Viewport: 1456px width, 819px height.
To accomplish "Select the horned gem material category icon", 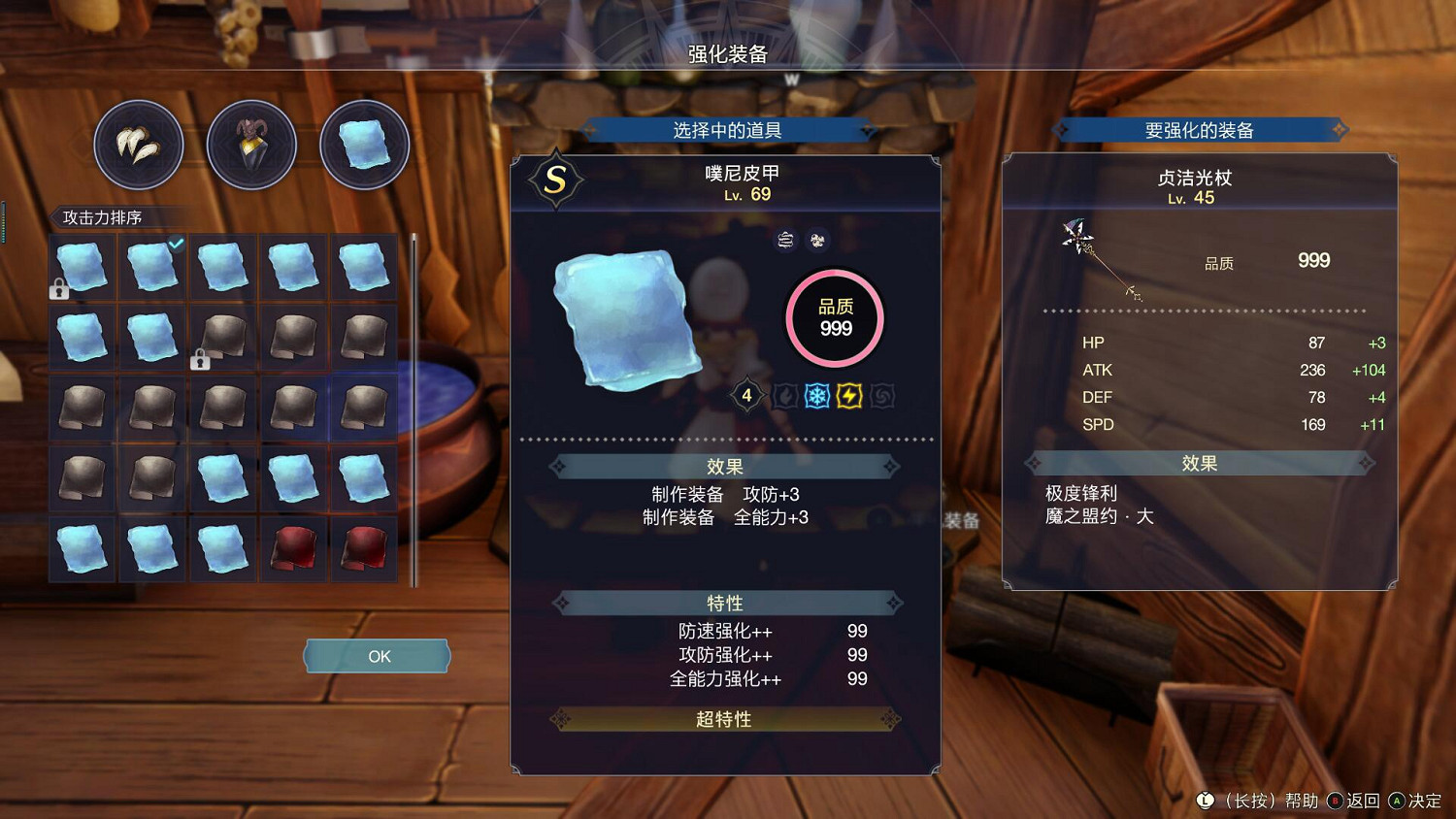I will click(x=251, y=143).
